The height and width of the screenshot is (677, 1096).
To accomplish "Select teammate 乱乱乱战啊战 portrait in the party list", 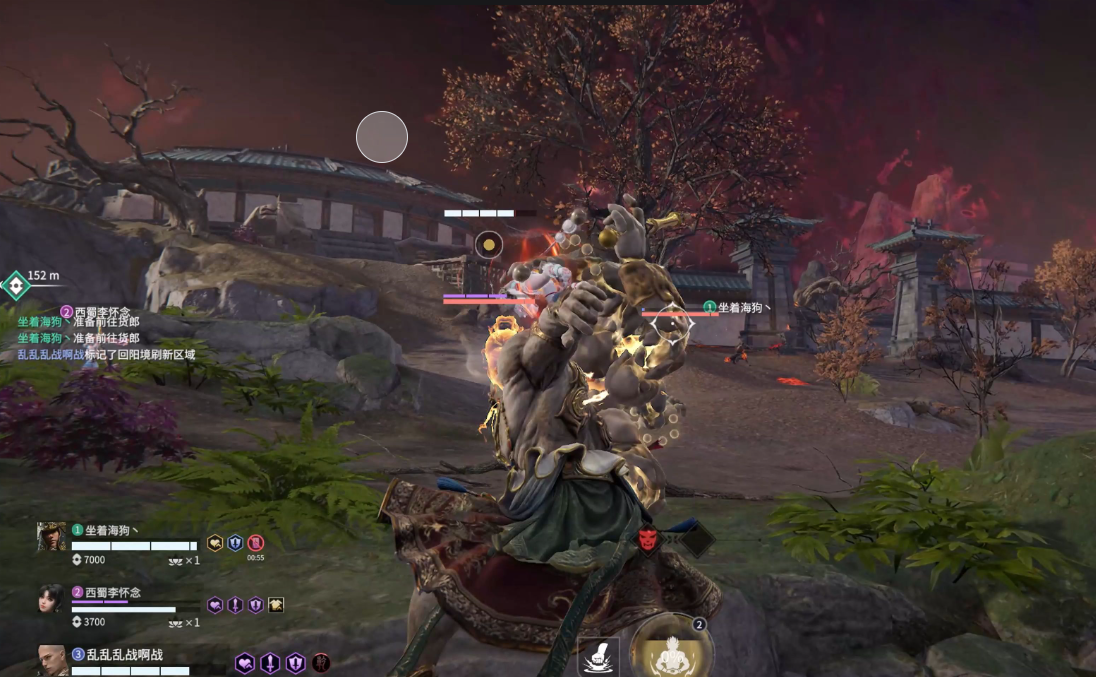I will pos(52,659).
